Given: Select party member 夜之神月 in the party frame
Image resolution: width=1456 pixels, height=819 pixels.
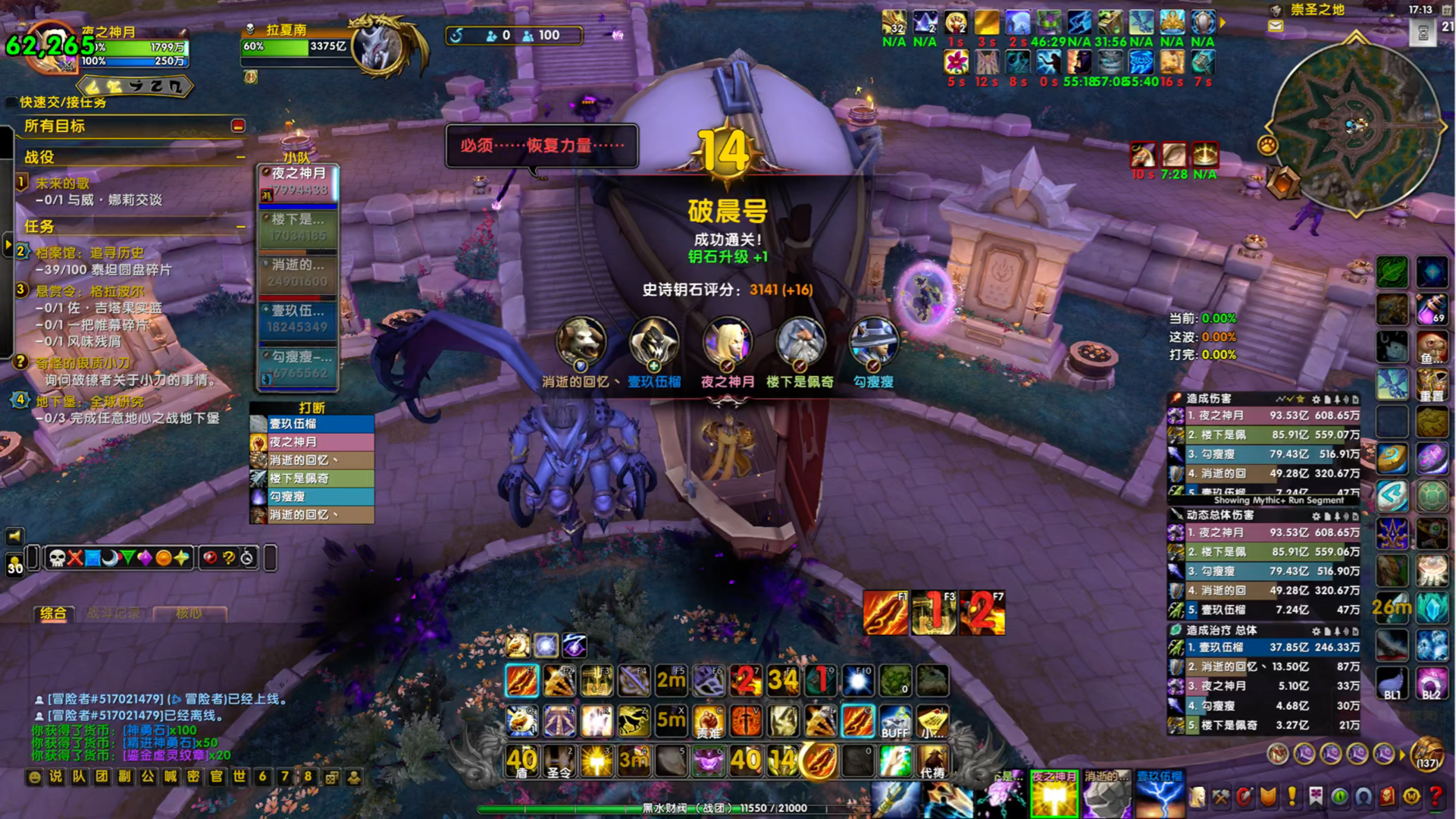Looking at the screenshot, I should 298,182.
